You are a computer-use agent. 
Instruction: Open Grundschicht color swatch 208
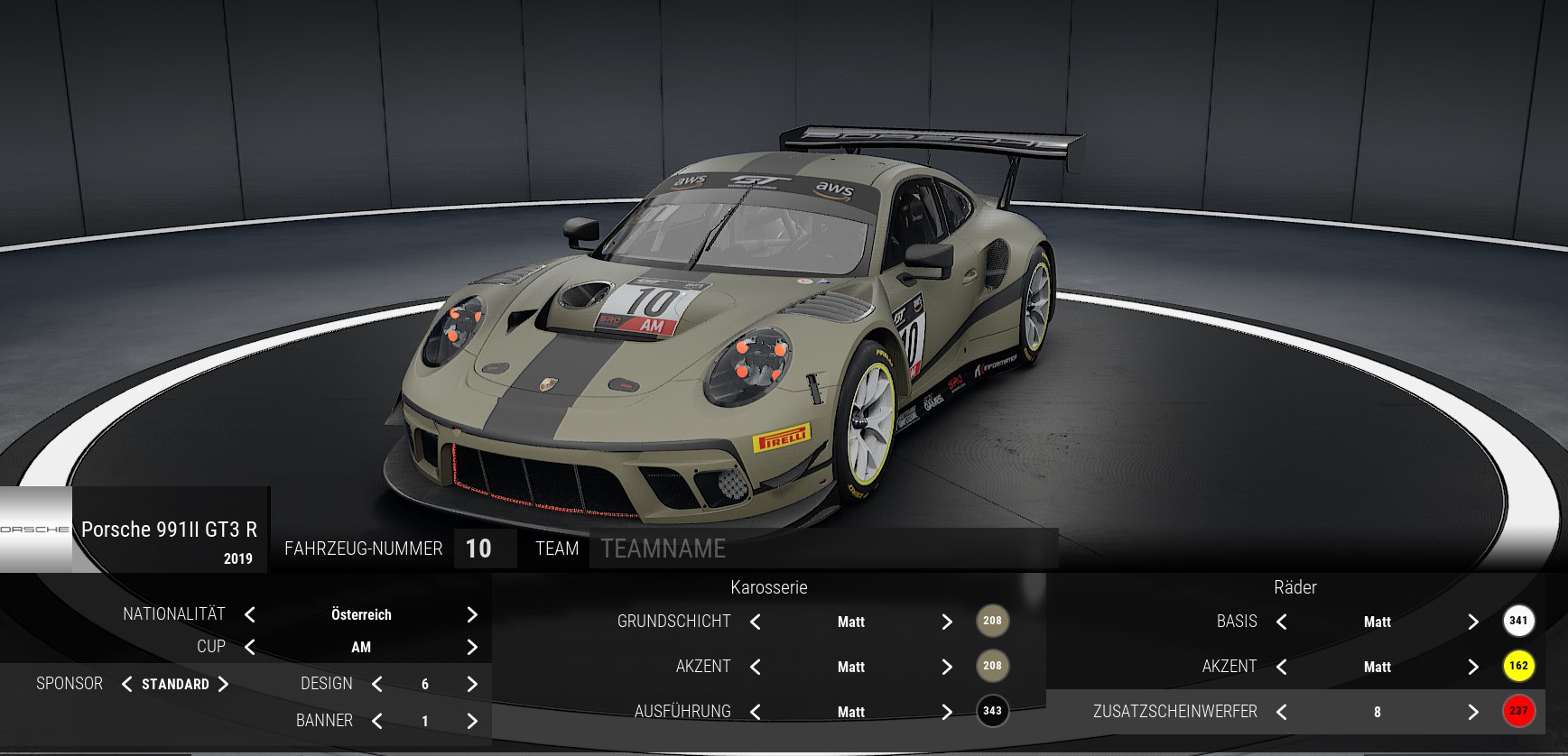click(x=992, y=621)
